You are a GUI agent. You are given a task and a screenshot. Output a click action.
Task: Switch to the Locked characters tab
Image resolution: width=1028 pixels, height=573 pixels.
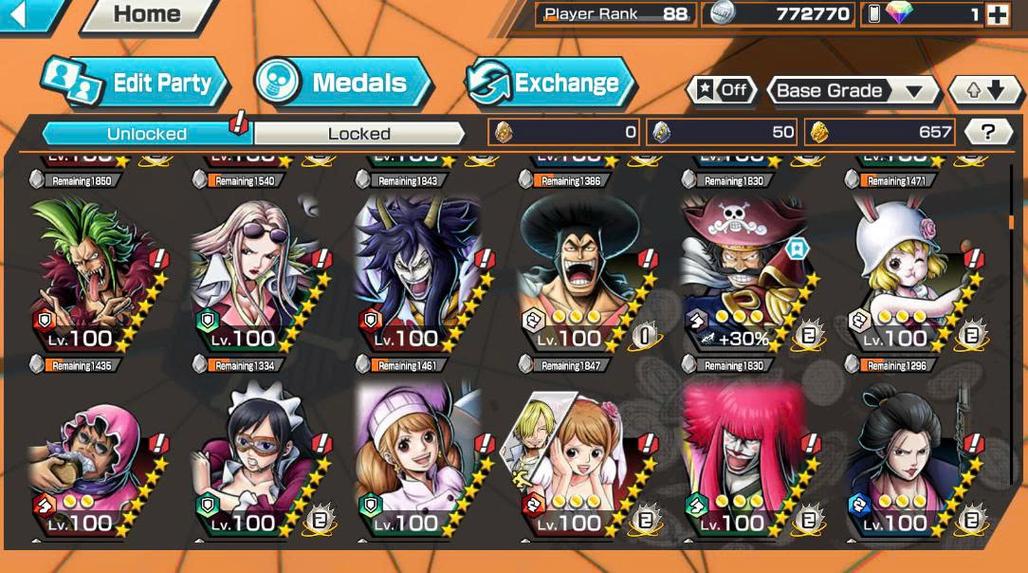click(359, 133)
